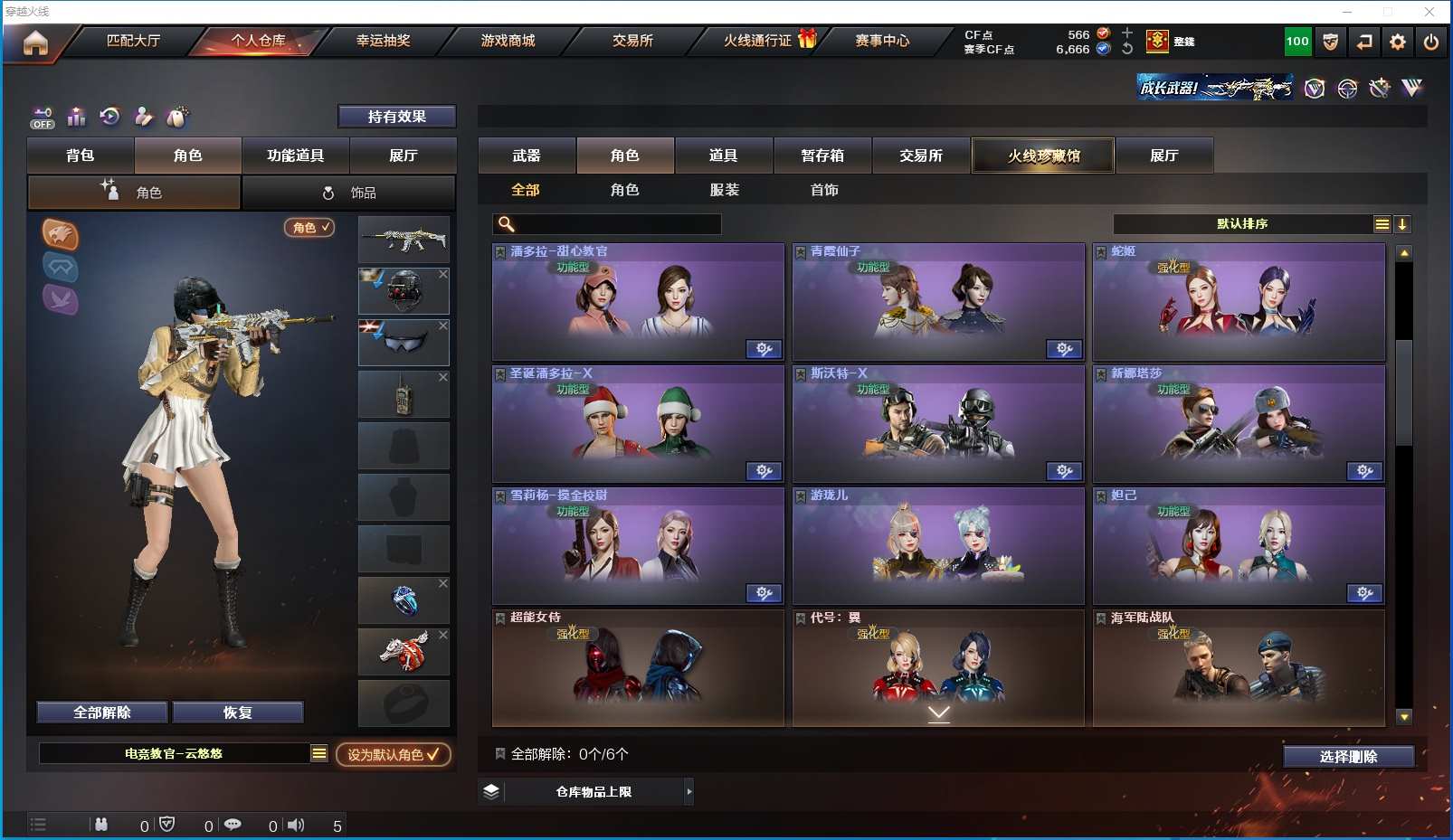Click the 选择删除 delete selection button
1453x840 pixels.
(x=1348, y=757)
